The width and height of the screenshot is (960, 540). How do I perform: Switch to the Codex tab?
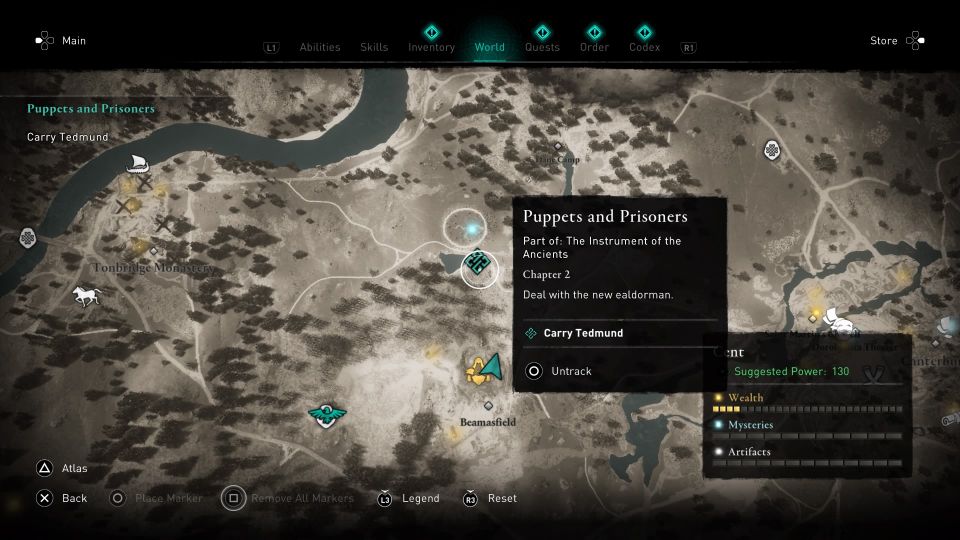coord(644,47)
